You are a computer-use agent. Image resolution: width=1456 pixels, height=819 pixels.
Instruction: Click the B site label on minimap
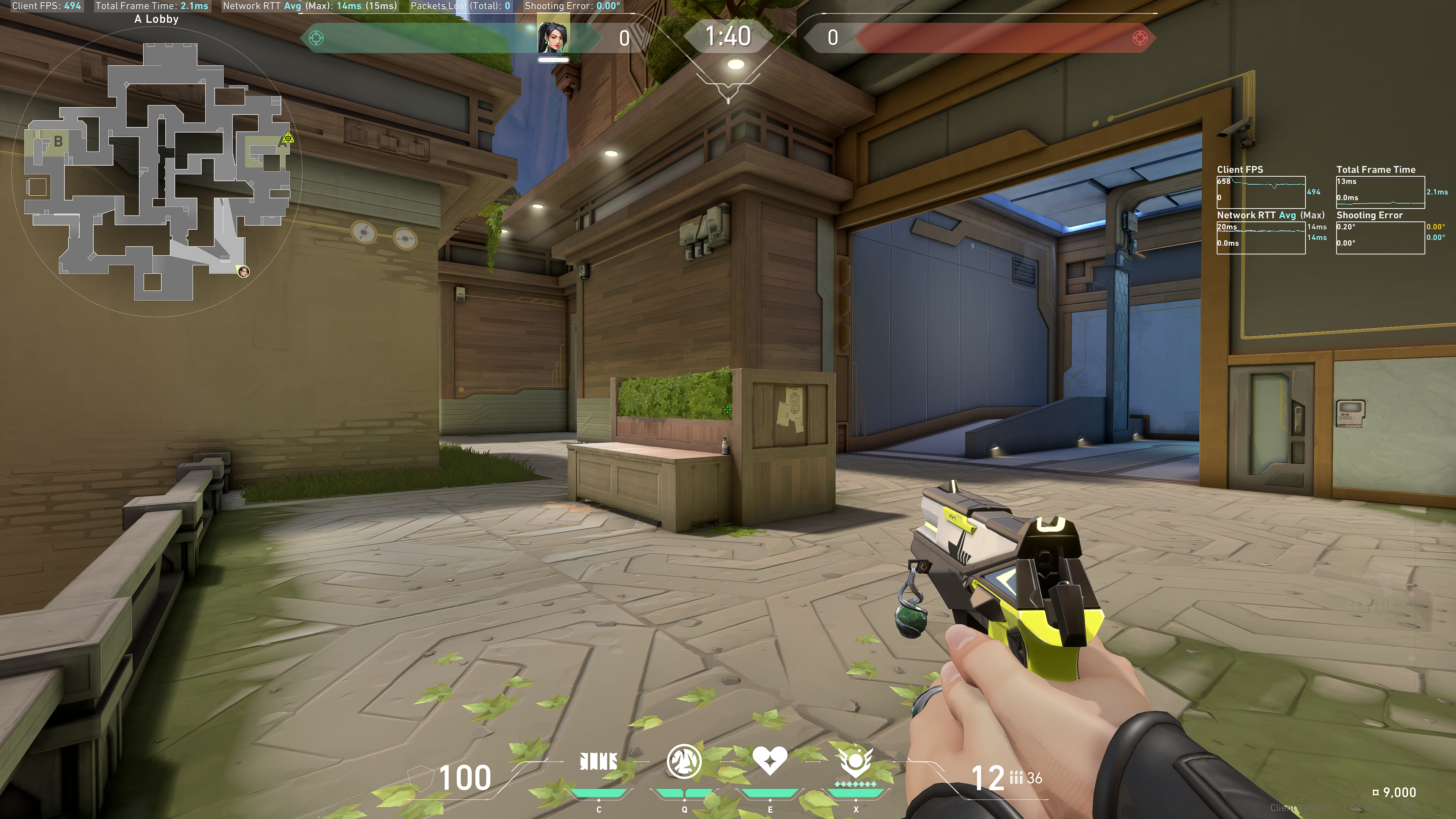[58, 141]
